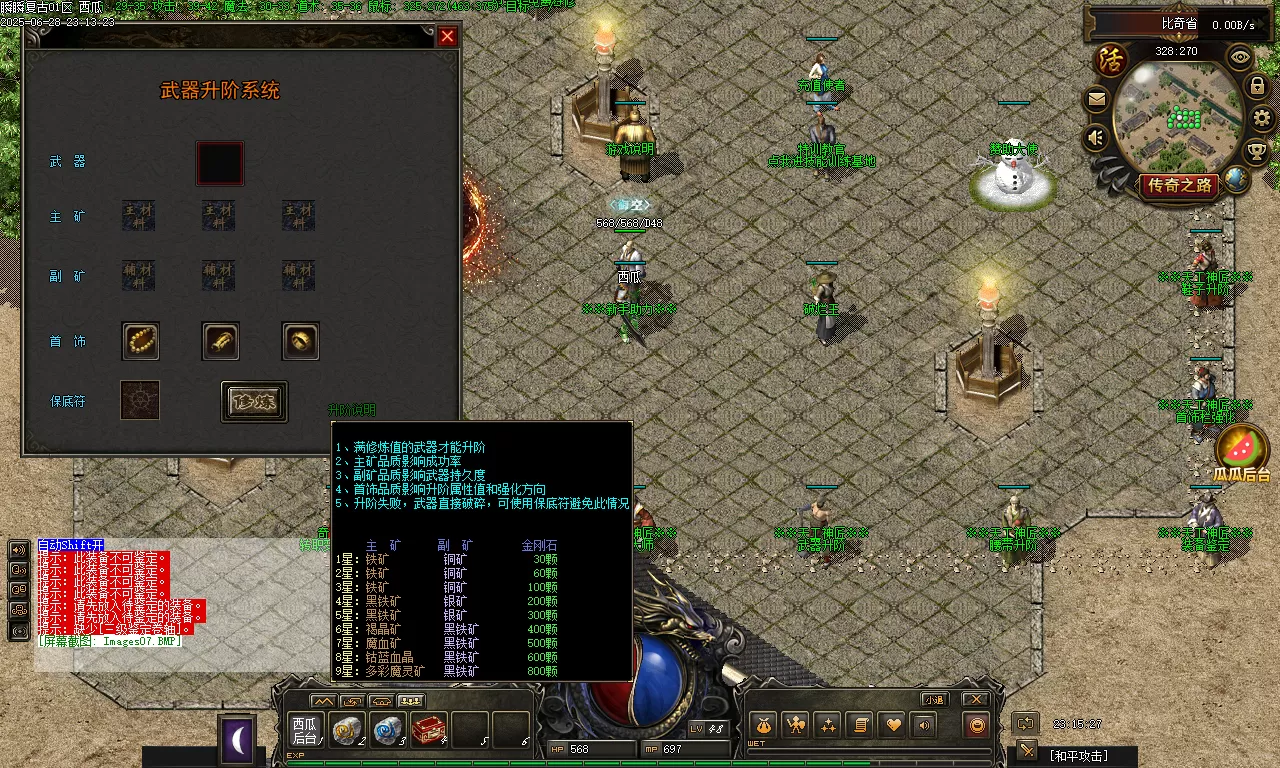Click the 小退 logout button

pyautogui.click(x=935, y=699)
